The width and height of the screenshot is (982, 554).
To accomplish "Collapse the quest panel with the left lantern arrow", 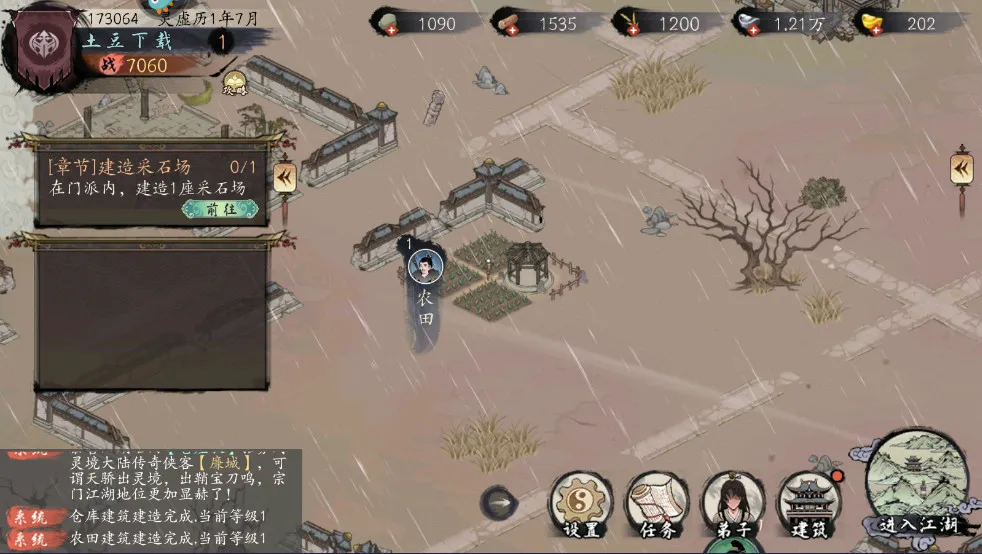I will point(284,177).
